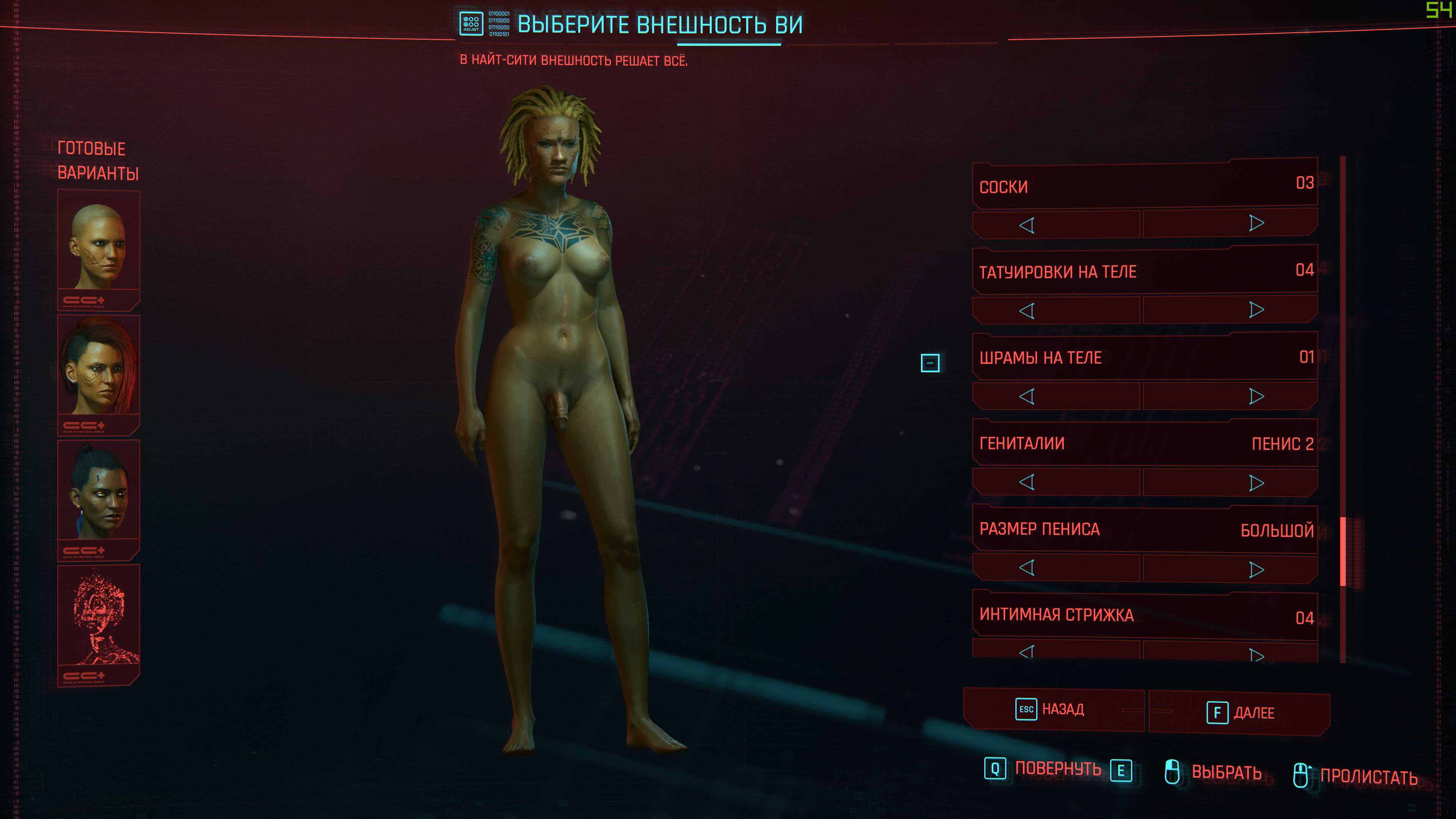This screenshot has height=819, width=1456.
Task: Decrease РАЗМЕР ПЕНИСА with left arrow
Action: (1027, 568)
